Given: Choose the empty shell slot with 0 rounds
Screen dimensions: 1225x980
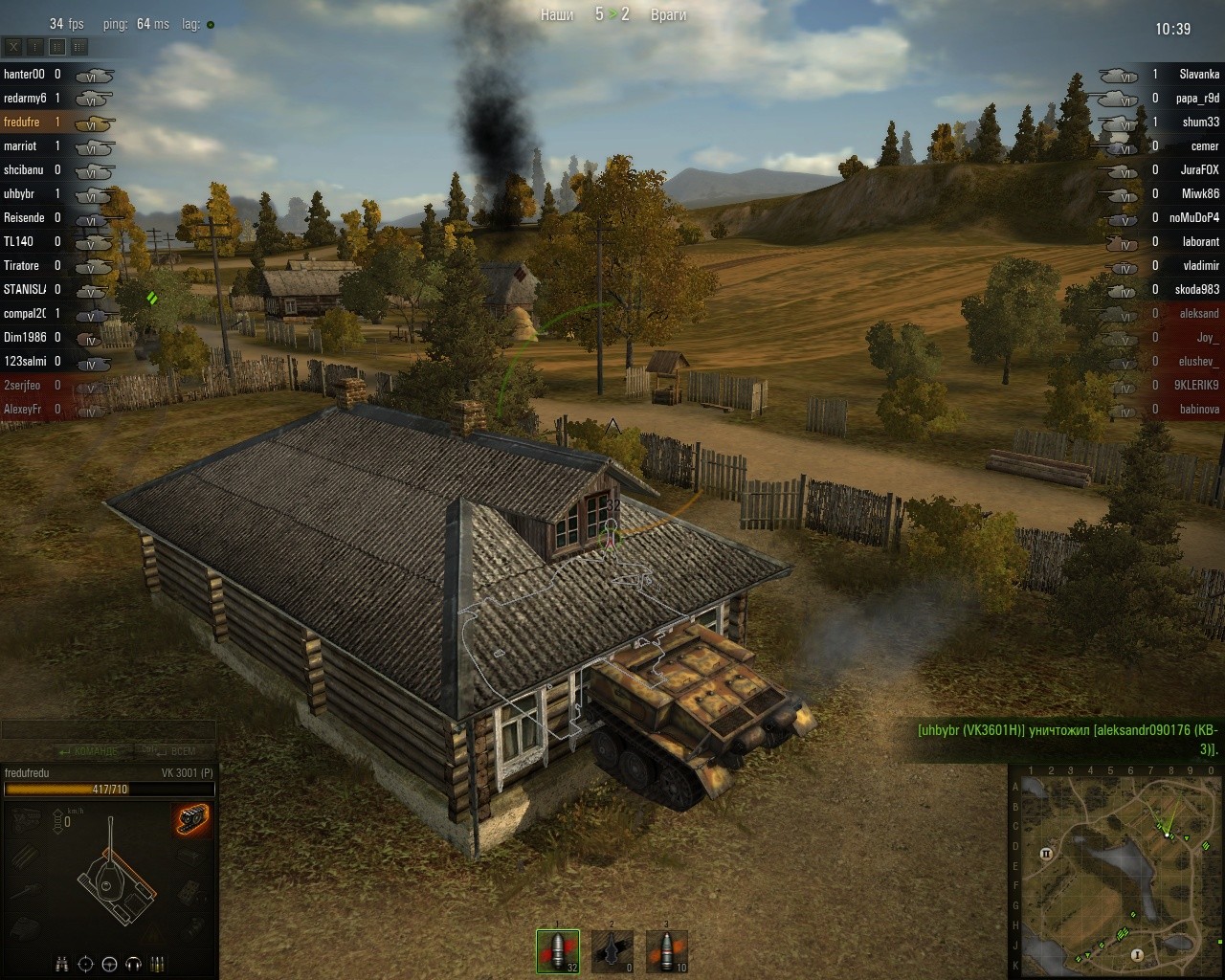Looking at the screenshot, I should tap(612, 950).
